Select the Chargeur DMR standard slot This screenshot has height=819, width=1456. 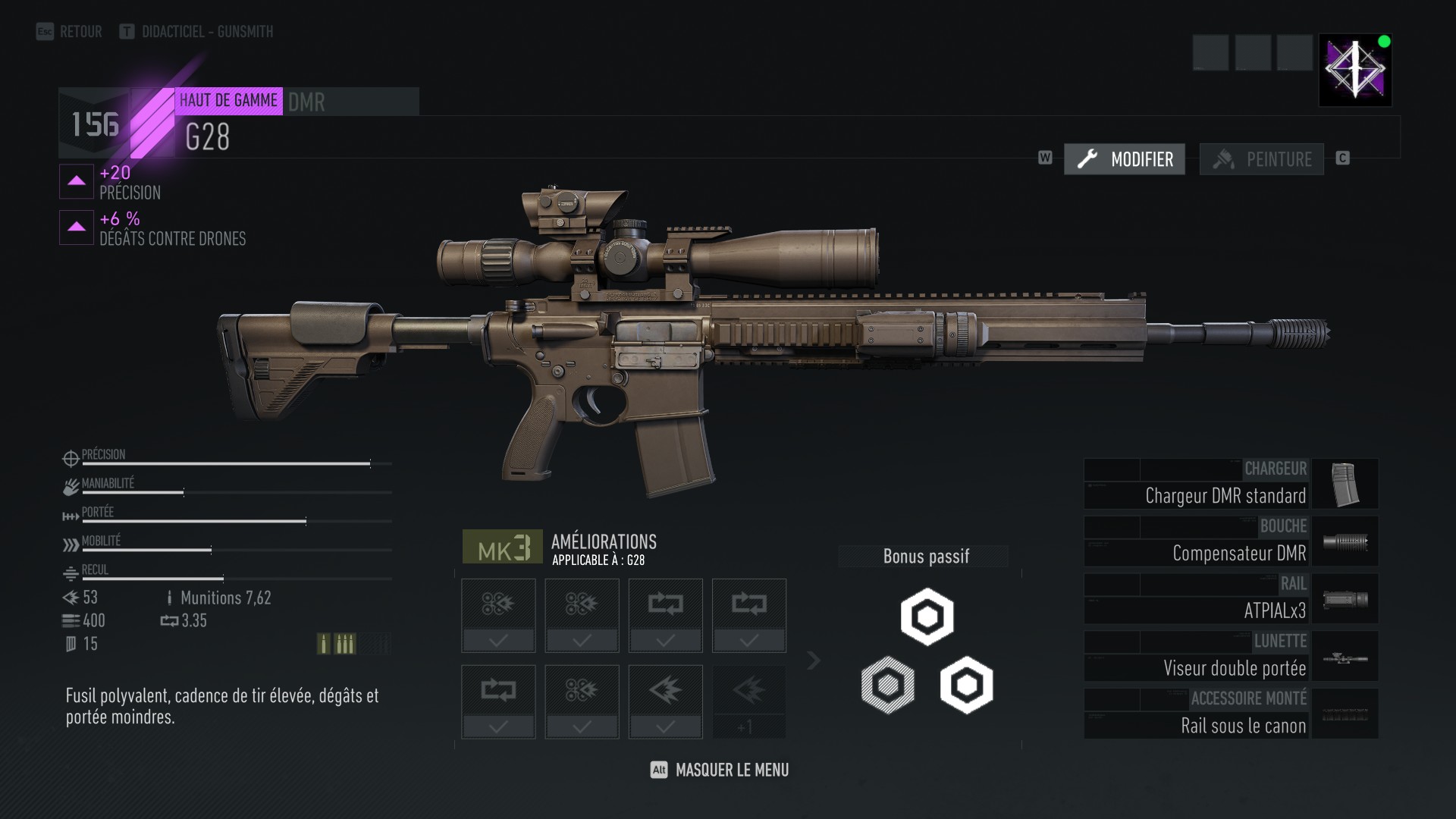coord(1230,484)
